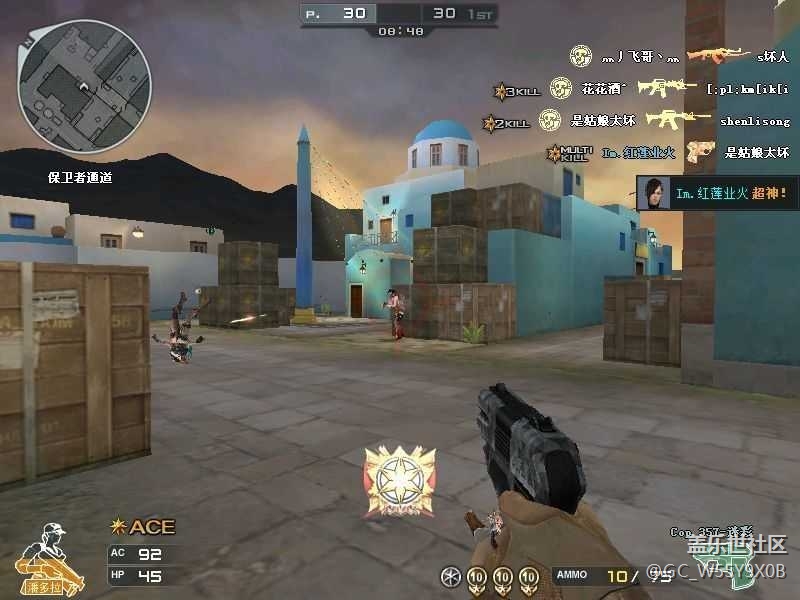
Task: Click the ACE rank badge
Action: coord(142,527)
